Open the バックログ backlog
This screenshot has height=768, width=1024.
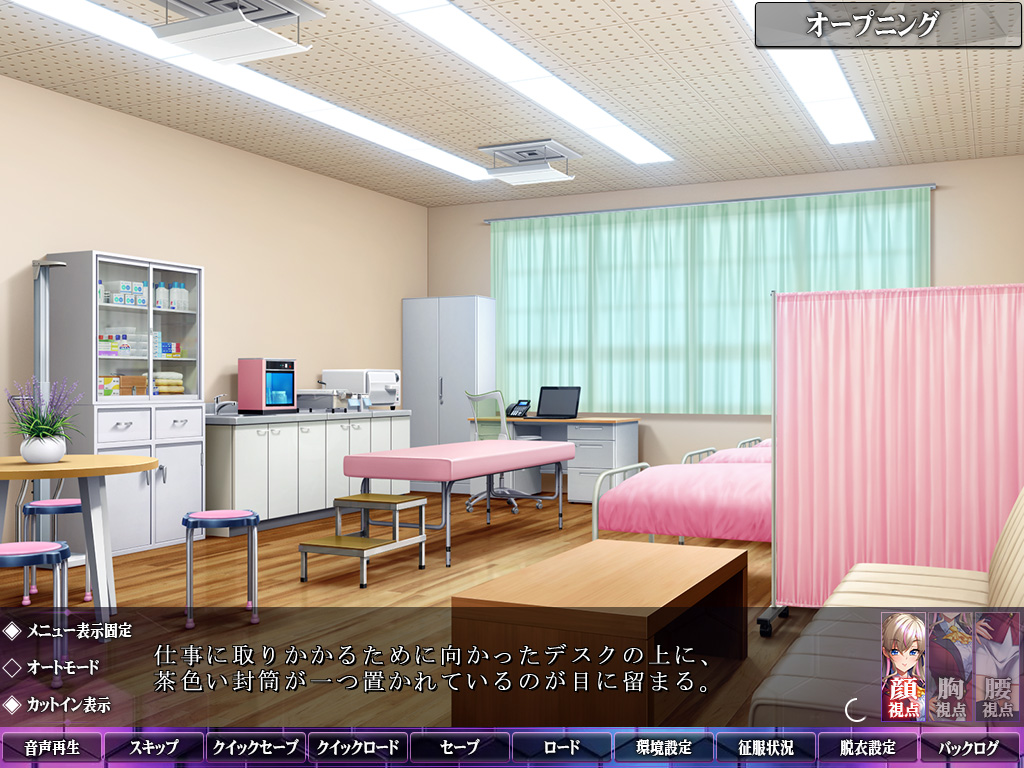[970, 747]
